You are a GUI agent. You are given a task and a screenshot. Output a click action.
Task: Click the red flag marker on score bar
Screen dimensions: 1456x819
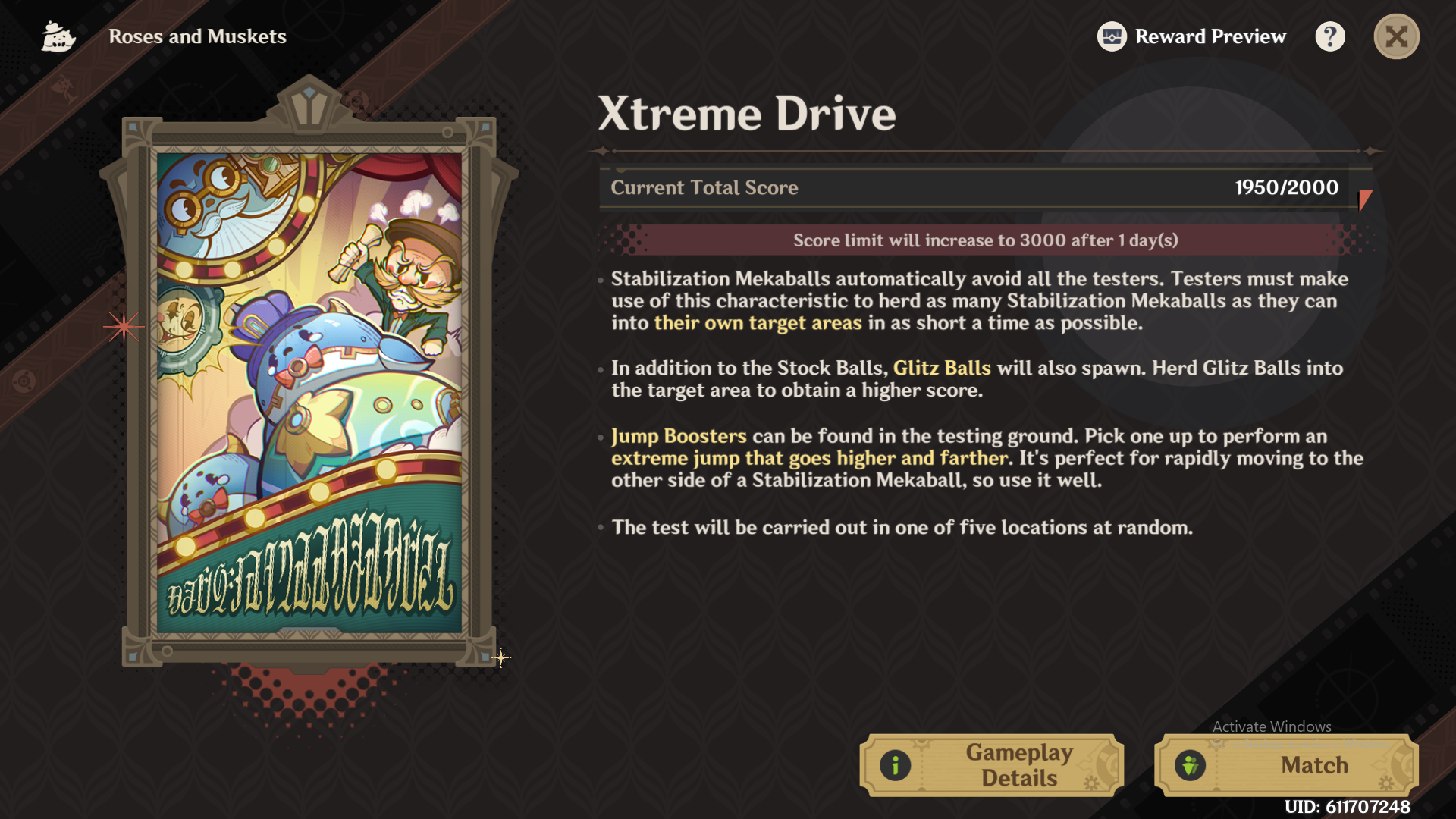(1363, 200)
